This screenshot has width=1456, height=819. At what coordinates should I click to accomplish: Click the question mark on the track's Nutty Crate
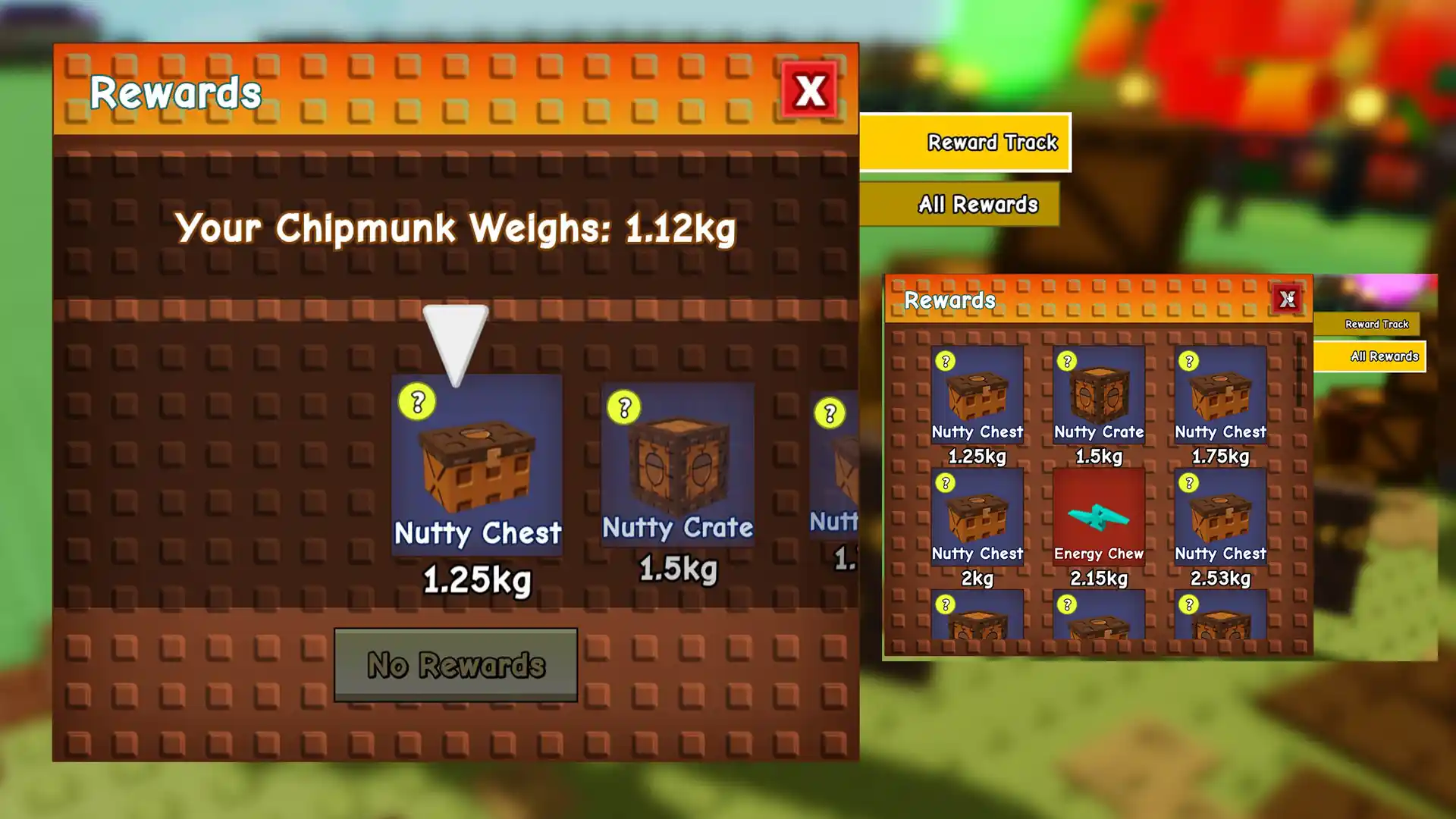point(624,408)
